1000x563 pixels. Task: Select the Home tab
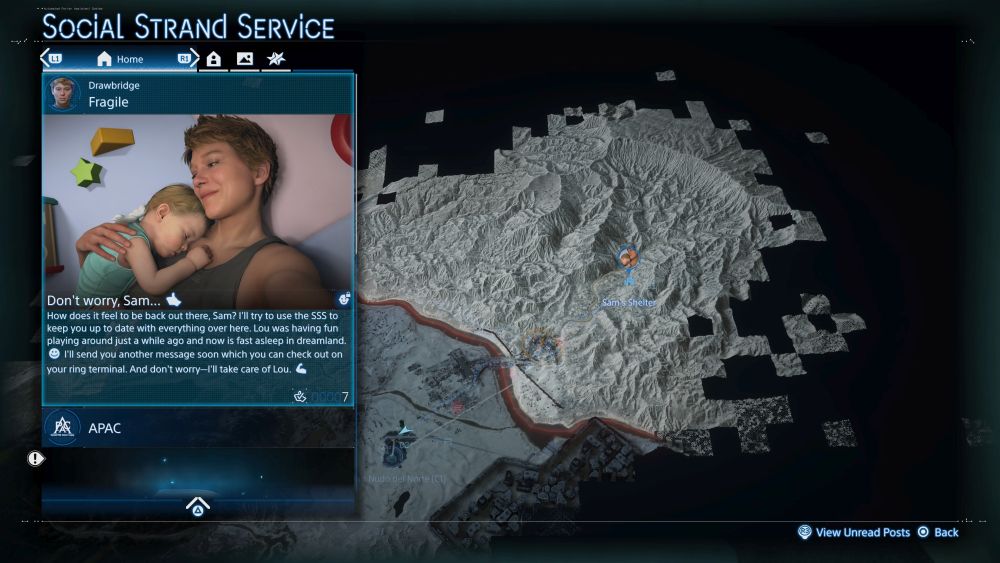tap(120, 59)
